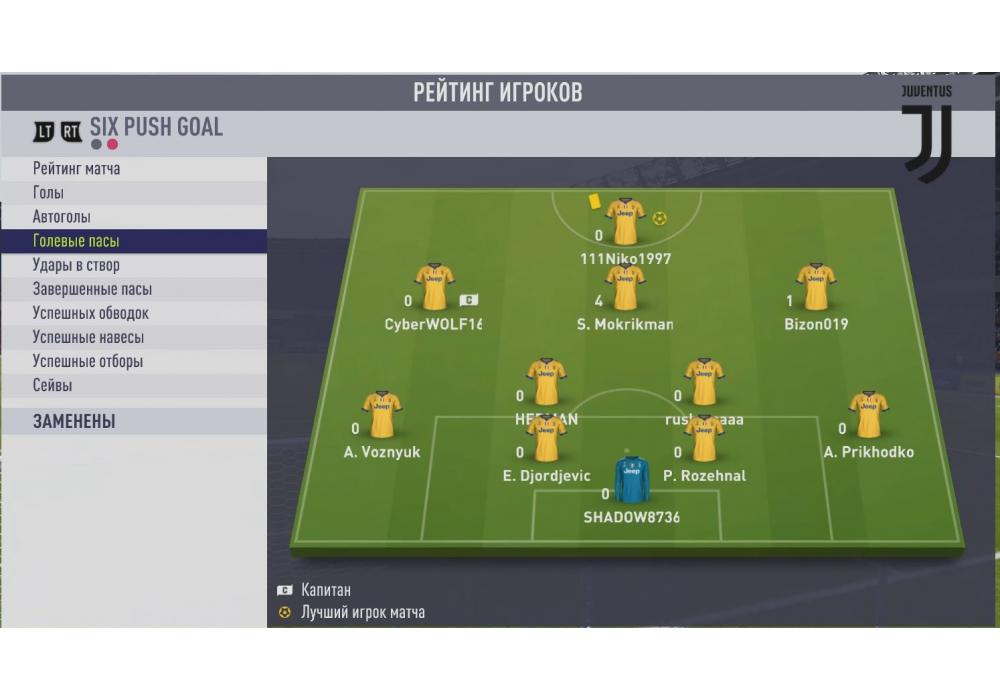Image resolution: width=1000 pixels, height=700 pixels.
Task: Open the Успешные отборы stat view
Action: click(x=134, y=361)
